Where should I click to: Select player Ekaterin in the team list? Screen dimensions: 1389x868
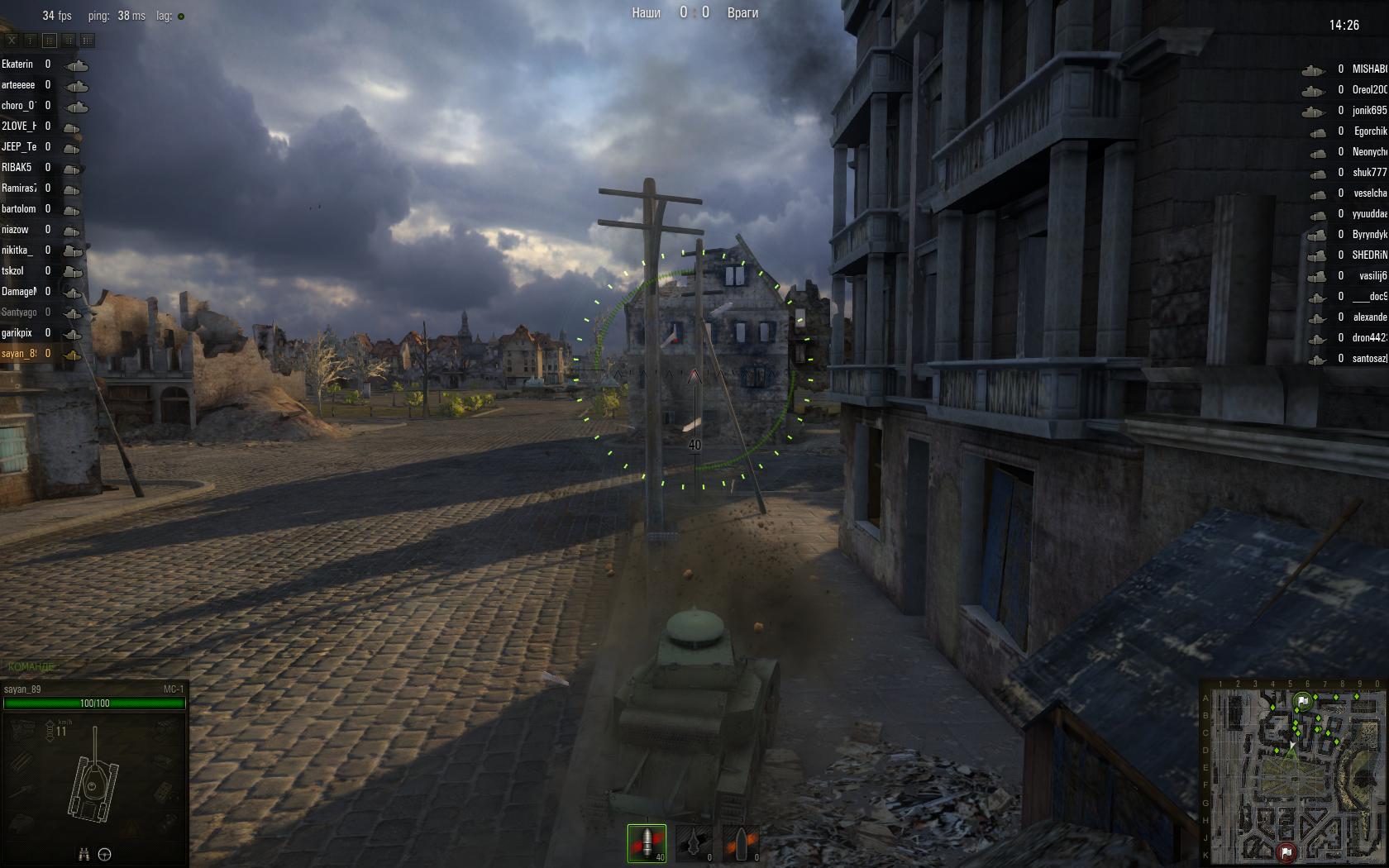pos(18,64)
